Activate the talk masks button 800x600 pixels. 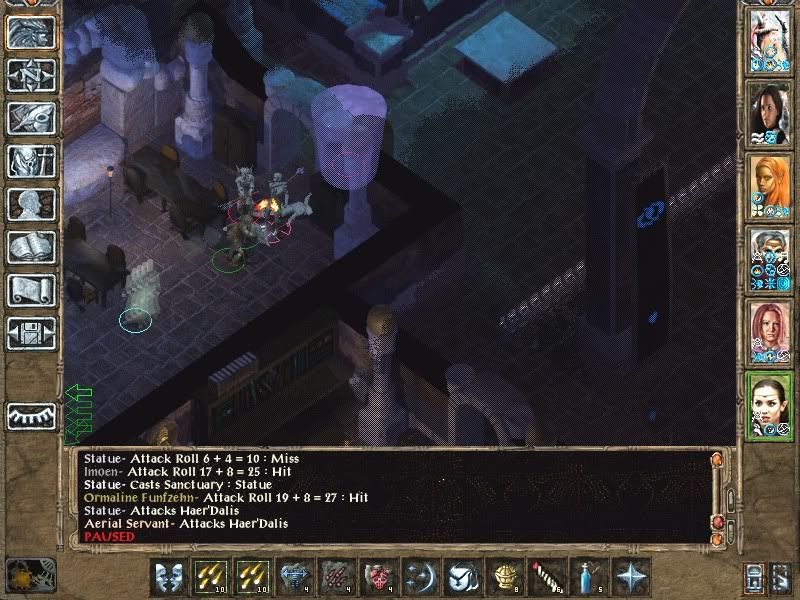coord(170,577)
